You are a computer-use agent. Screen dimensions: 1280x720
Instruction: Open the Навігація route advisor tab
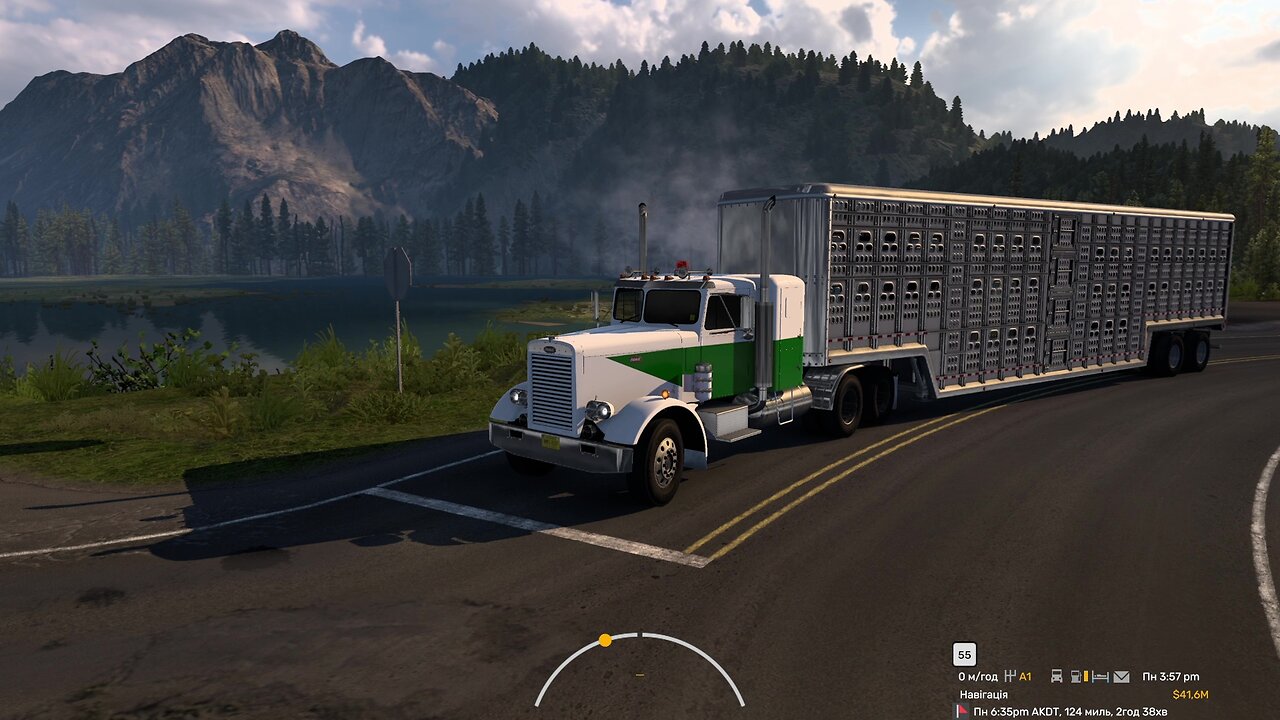[x=984, y=694]
